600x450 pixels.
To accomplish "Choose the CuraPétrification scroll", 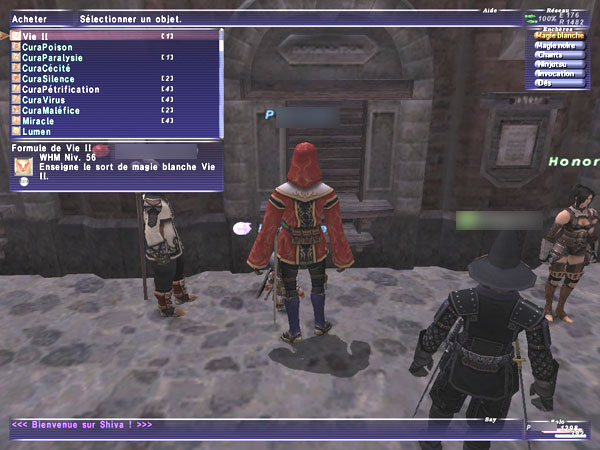I will pos(64,89).
